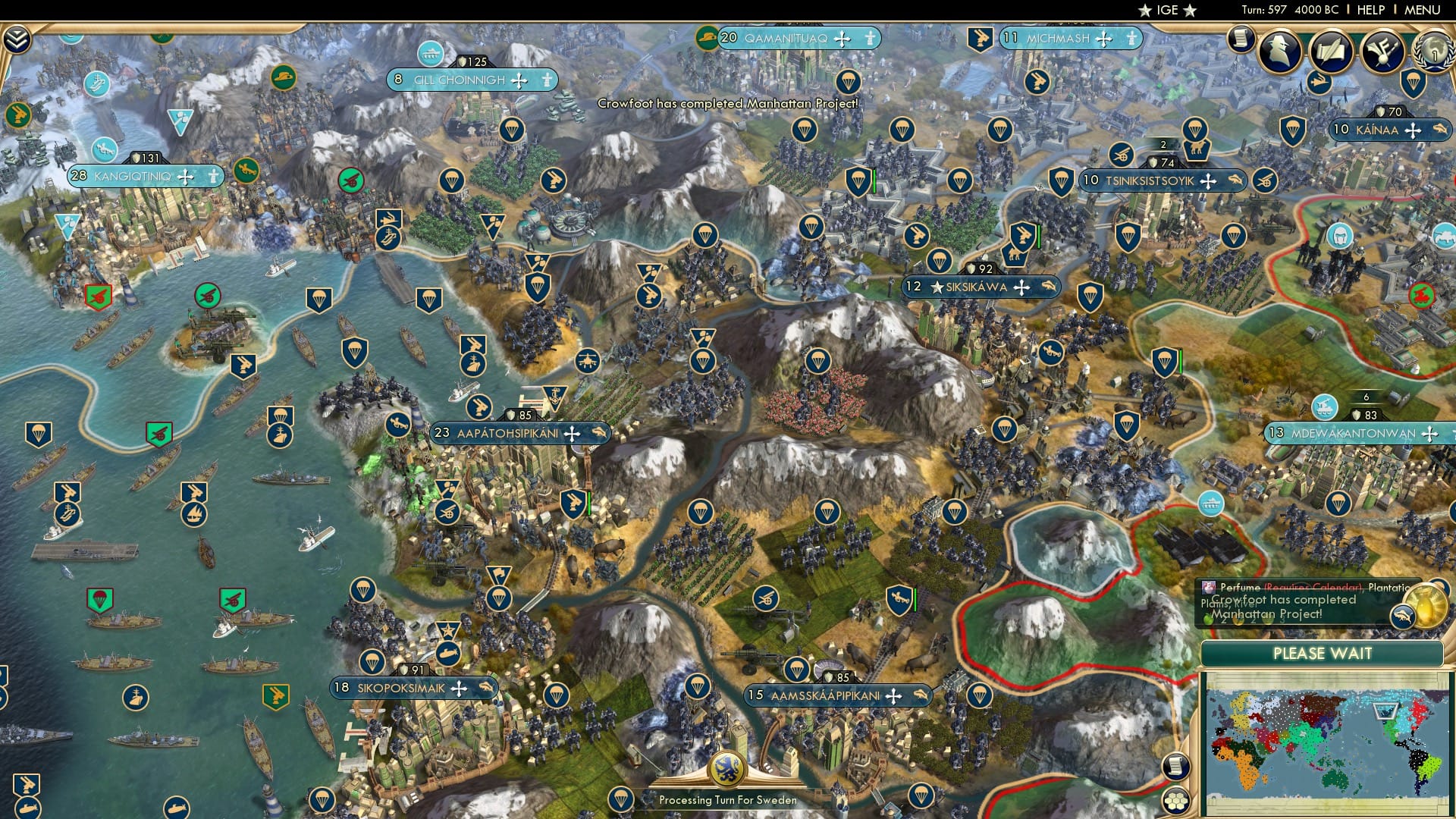Toggle Strategic View with the hexagon icon
Image resolution: width=1456 pixels, height=819 pixels.
click(1176, 802)
